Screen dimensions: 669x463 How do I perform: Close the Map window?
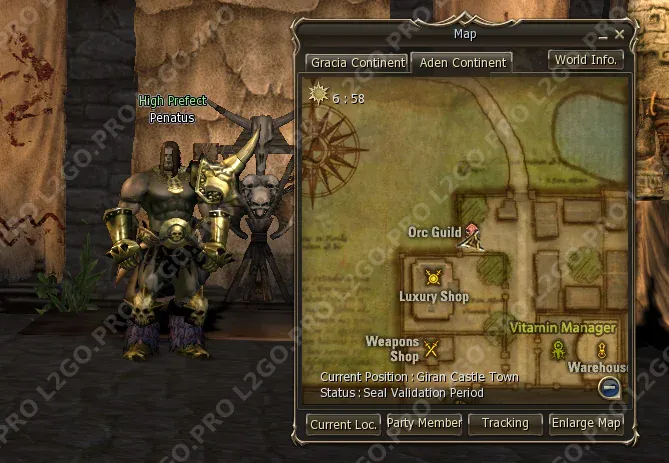point(620,34)
